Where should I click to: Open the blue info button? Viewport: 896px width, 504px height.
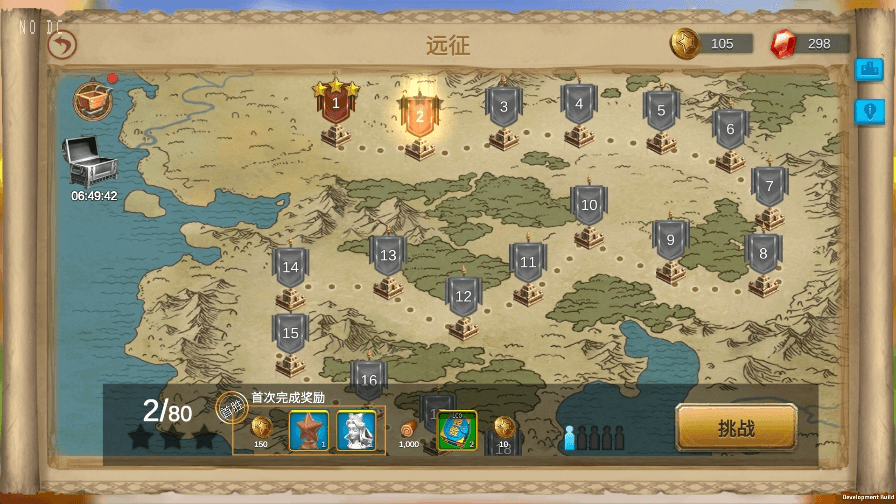pos(869,112)
